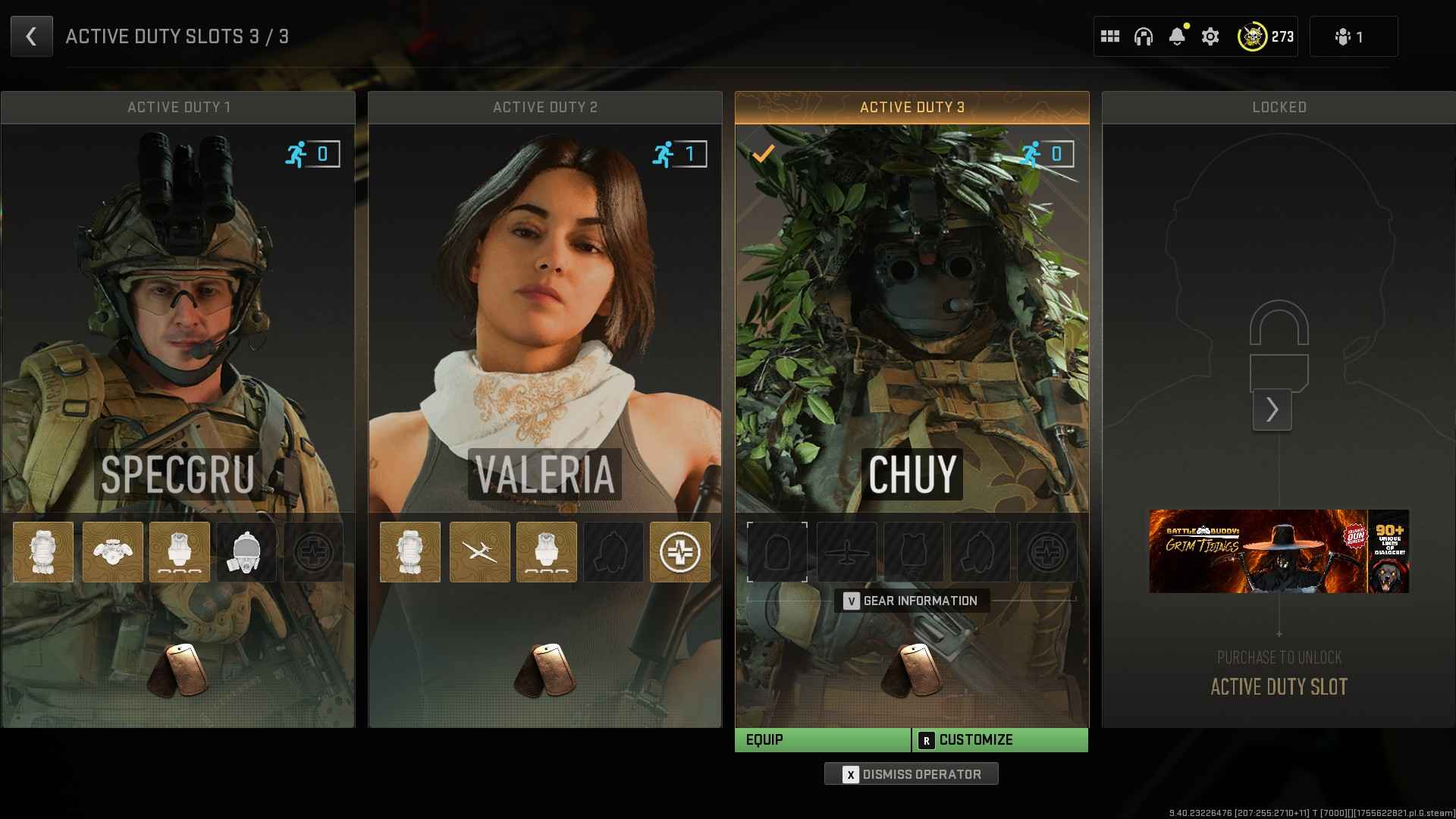
Task: Select Valeria's self-revive gear slot
Action: click(x=679, y=552)
